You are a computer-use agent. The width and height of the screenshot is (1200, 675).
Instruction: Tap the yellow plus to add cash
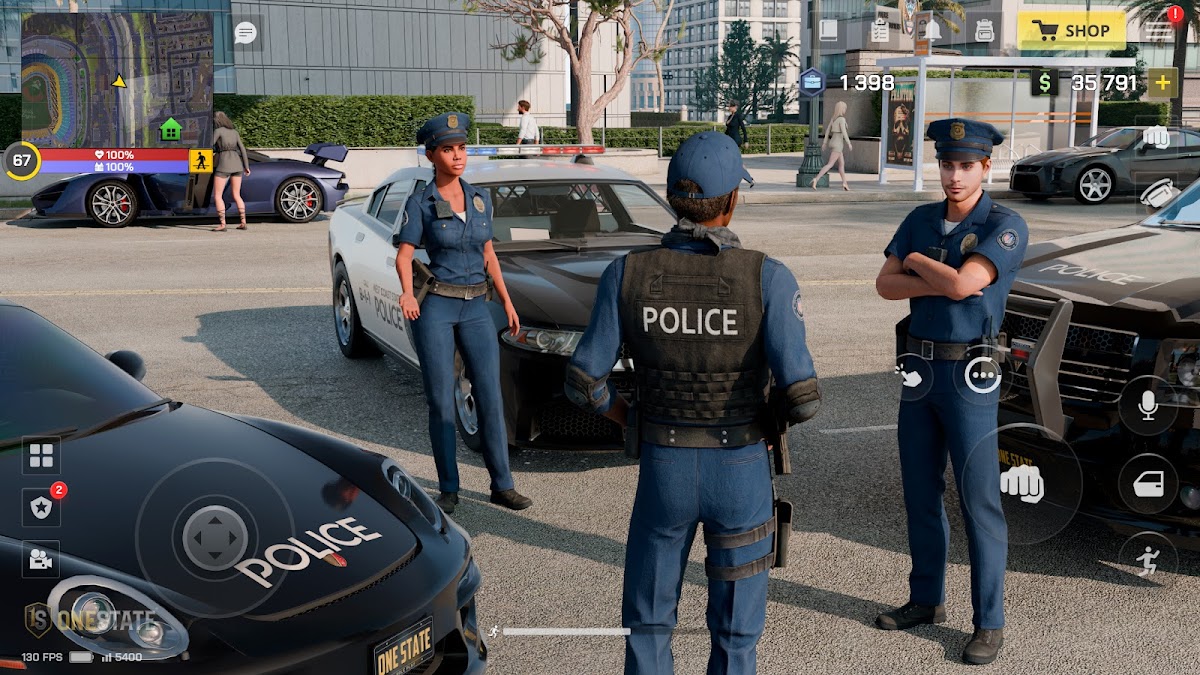1161,83
